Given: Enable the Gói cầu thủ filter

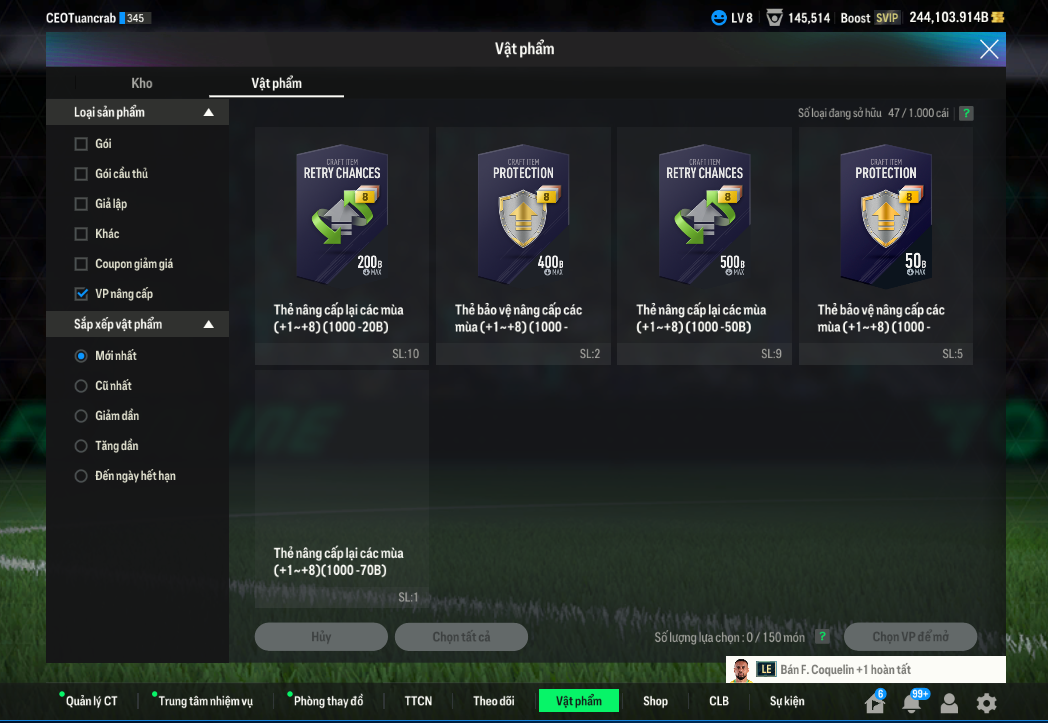Looking at the screenshot, I should click(82, 174).
